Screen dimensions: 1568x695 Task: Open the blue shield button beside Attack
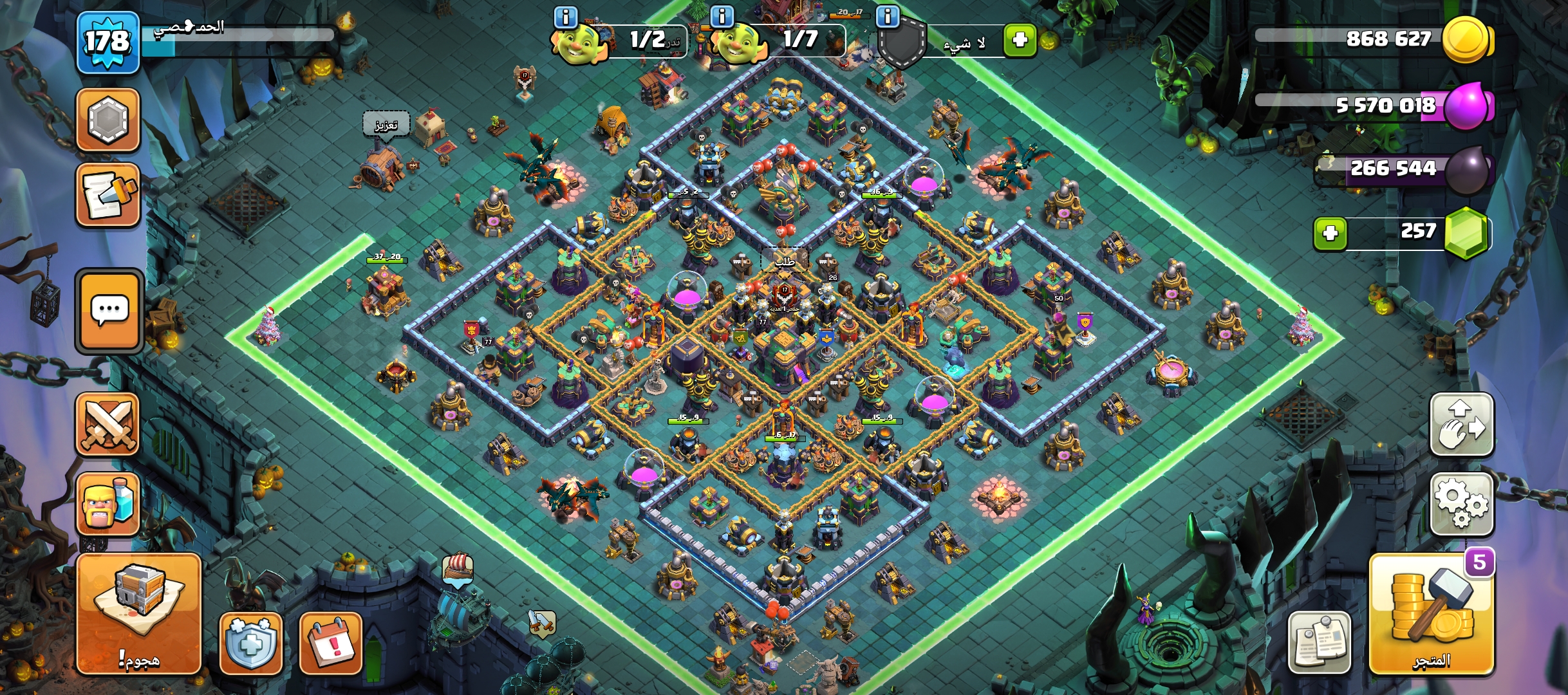(251, 643)
